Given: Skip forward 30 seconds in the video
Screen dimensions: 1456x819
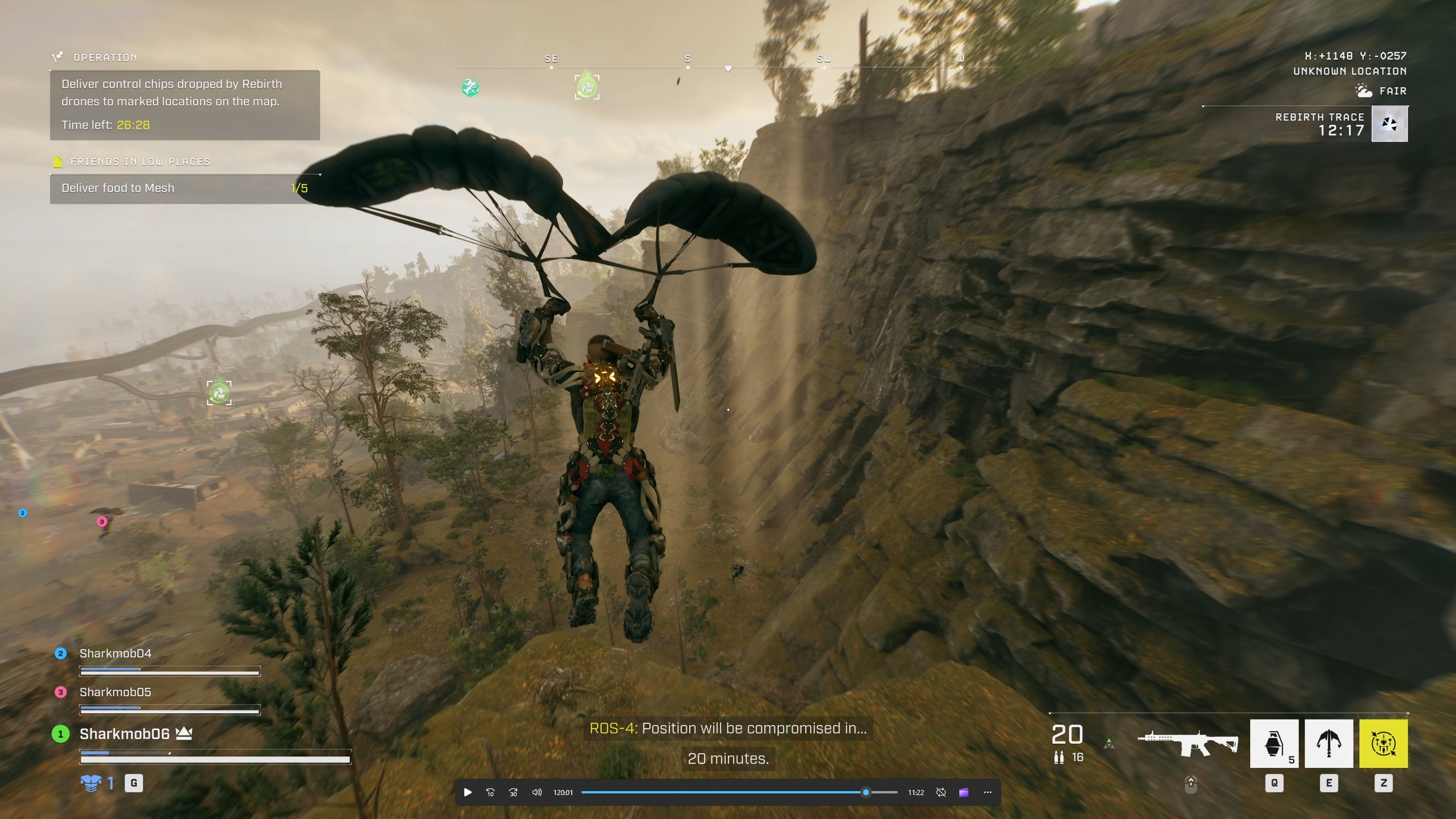Looking at the screenshot, I should (x=513, y=792).
